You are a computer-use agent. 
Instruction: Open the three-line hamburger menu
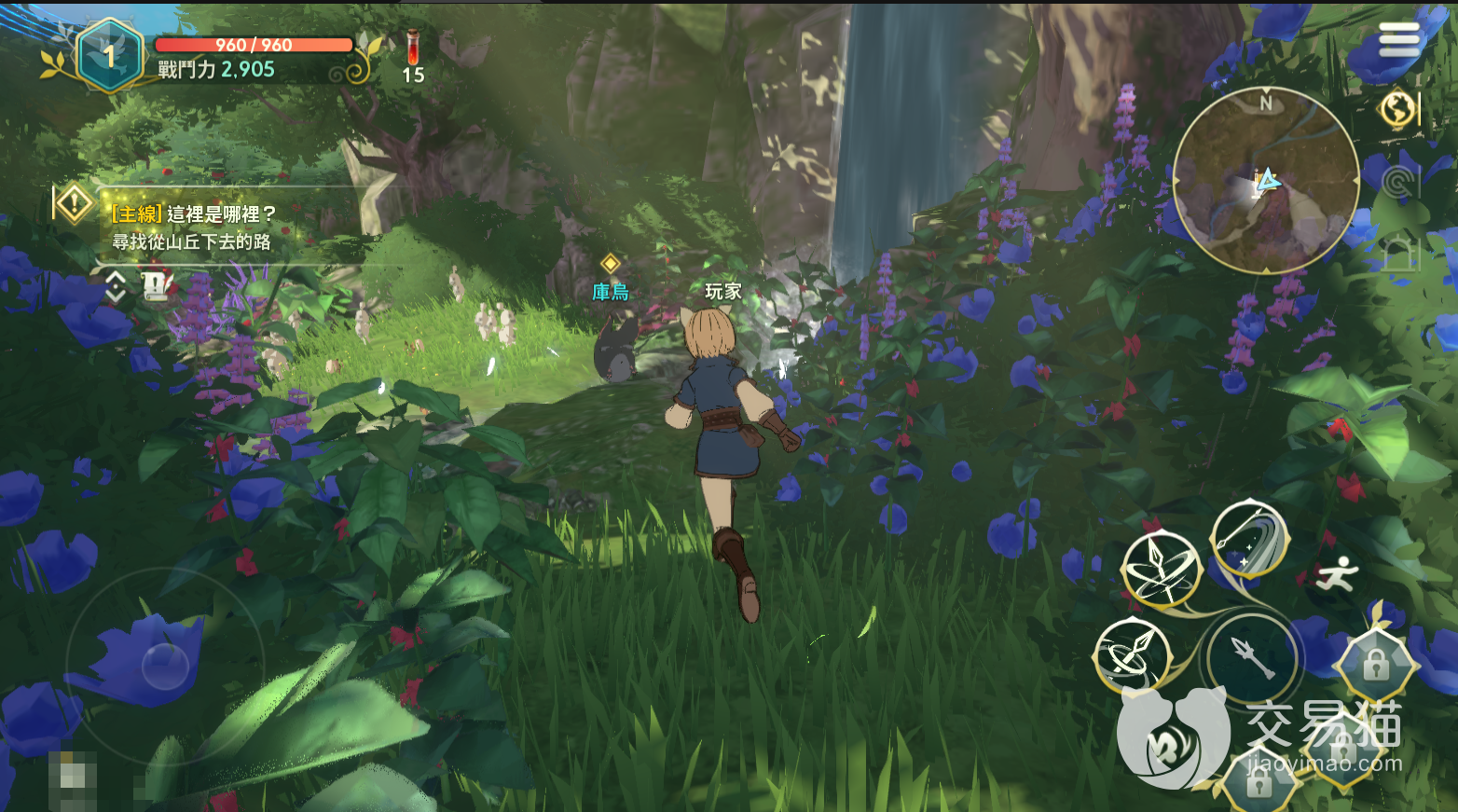coord(1398,39)
